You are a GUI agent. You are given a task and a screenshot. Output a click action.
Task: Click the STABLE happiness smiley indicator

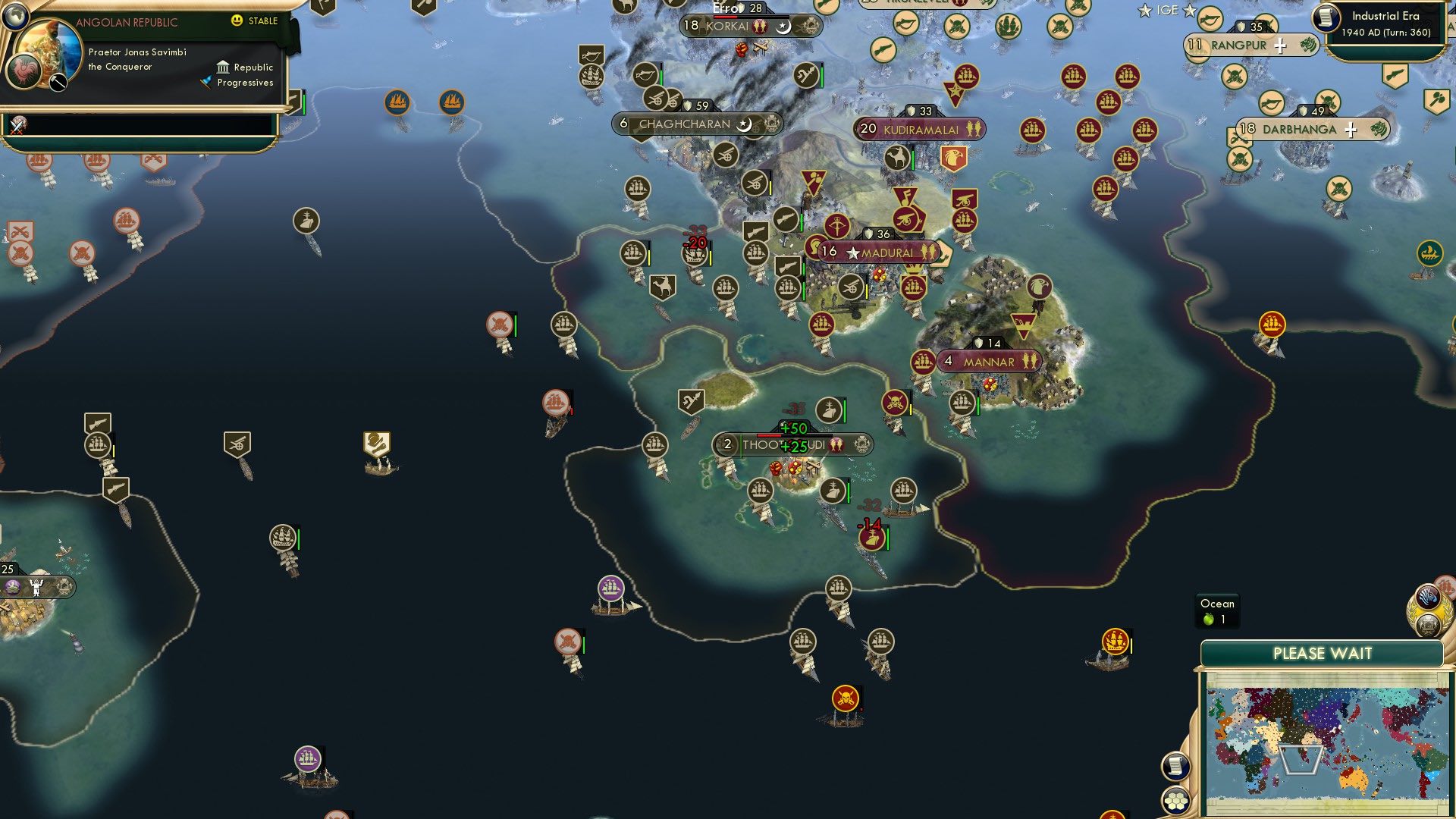pyautogui.click(x=237, y=20)
